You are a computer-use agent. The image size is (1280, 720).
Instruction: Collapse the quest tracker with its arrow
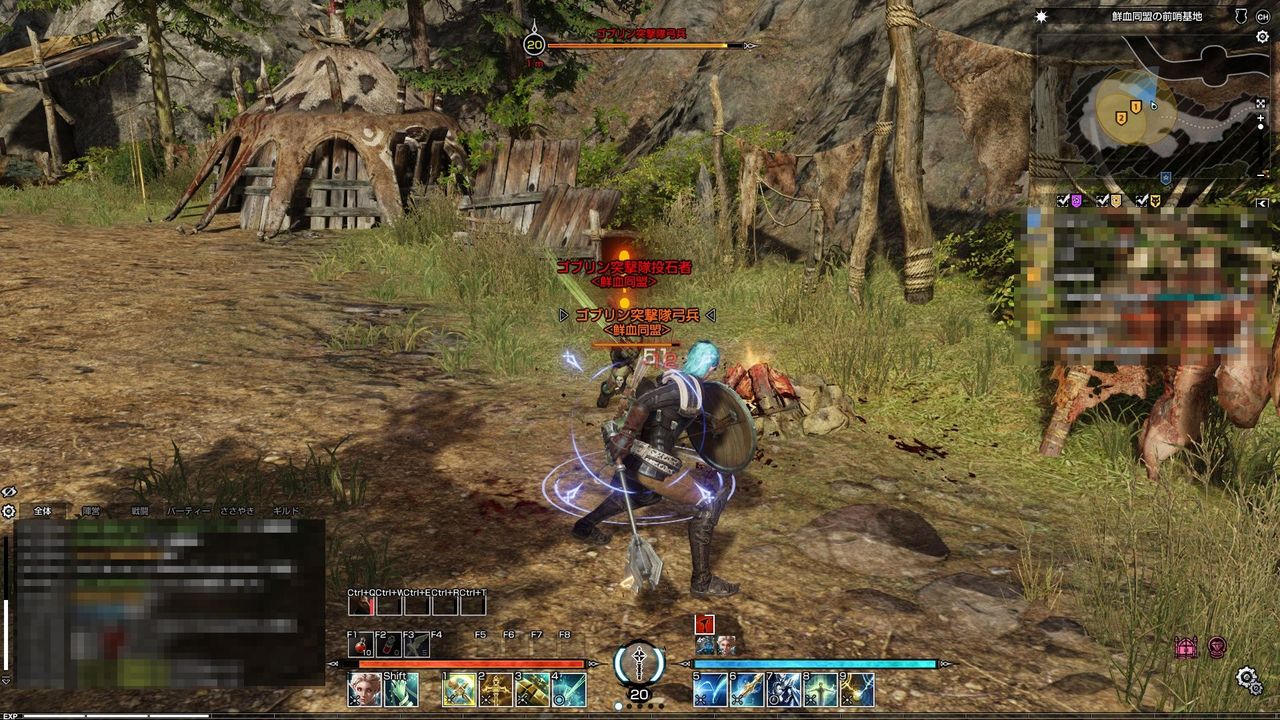(1261, 202)
